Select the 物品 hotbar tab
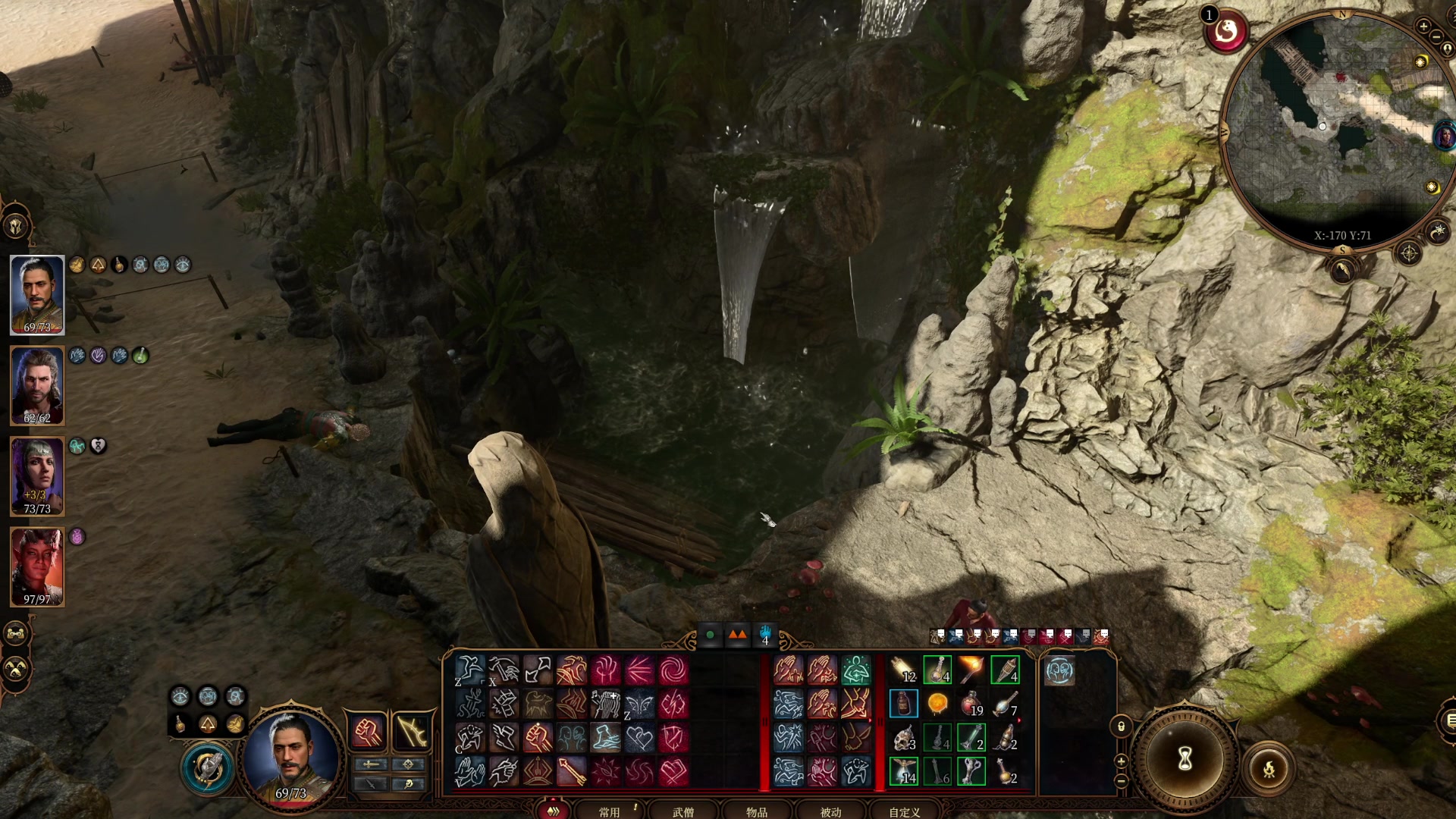This screenshot has width=1456, height=819. [756, 811]
